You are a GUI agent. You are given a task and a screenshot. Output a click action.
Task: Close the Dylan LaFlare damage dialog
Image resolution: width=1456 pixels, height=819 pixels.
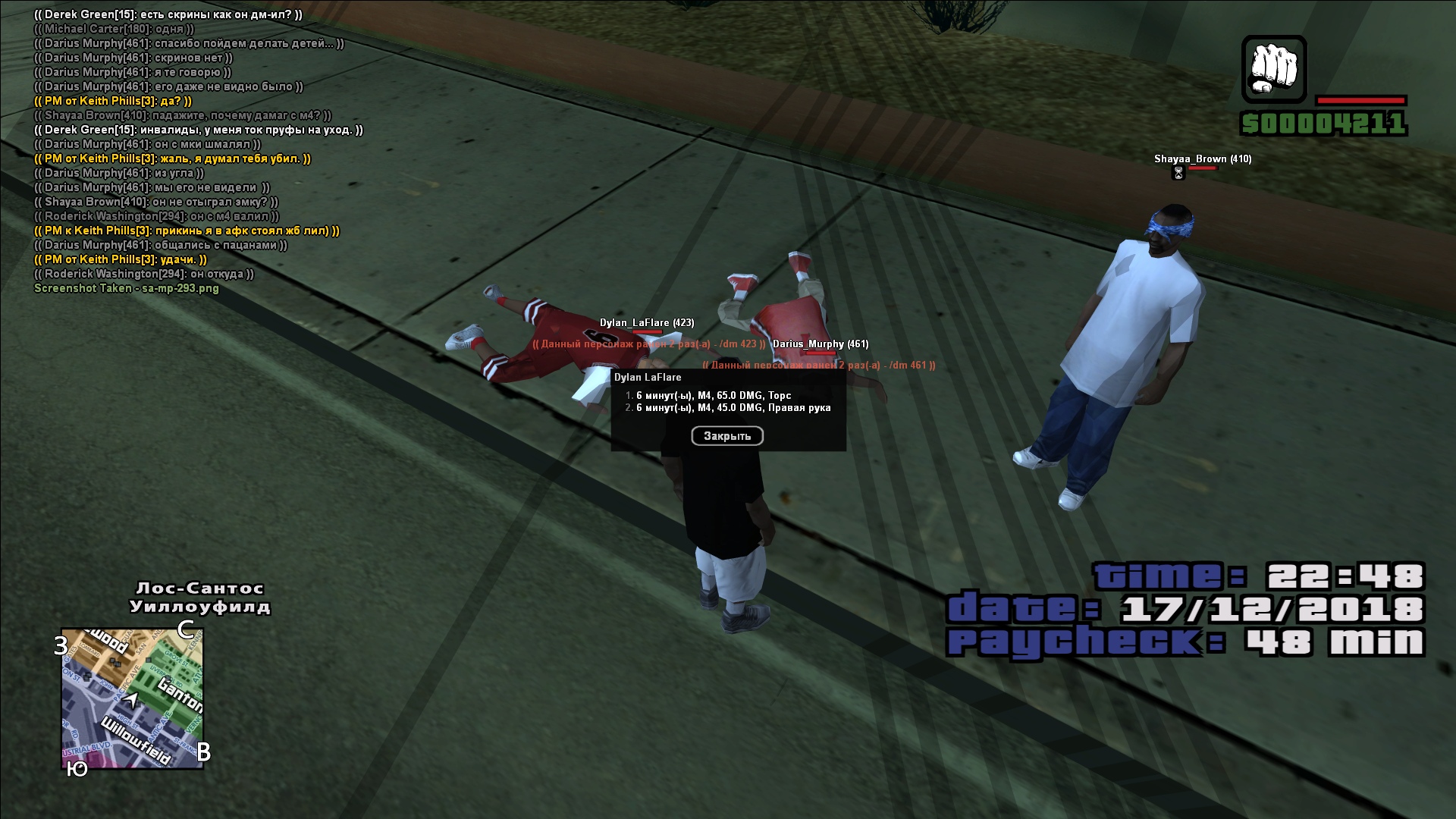coord(726,436)
